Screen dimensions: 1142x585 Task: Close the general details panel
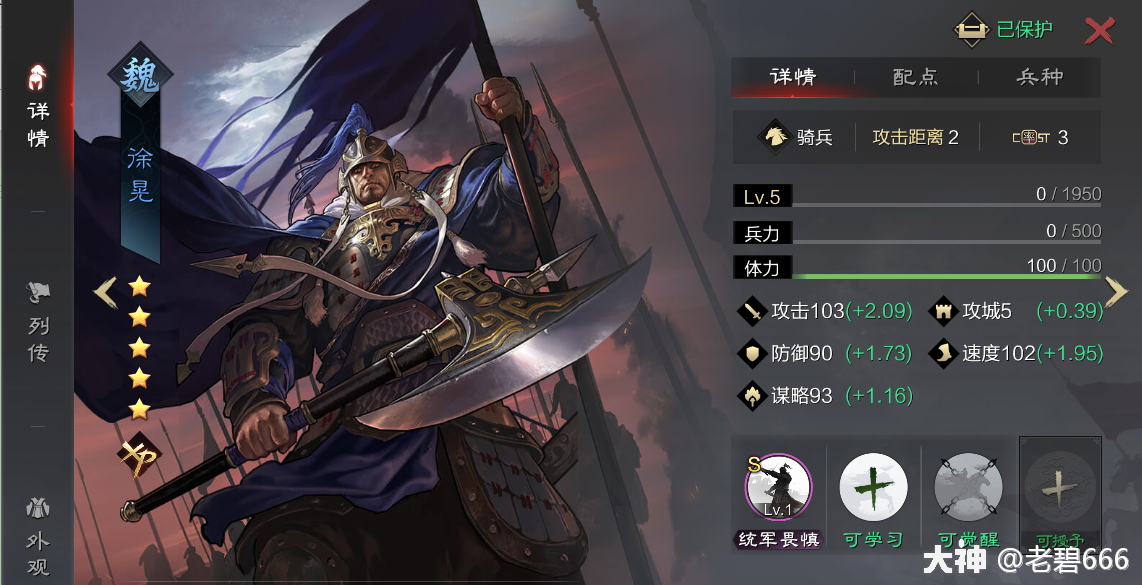[x=1099, y=31]
